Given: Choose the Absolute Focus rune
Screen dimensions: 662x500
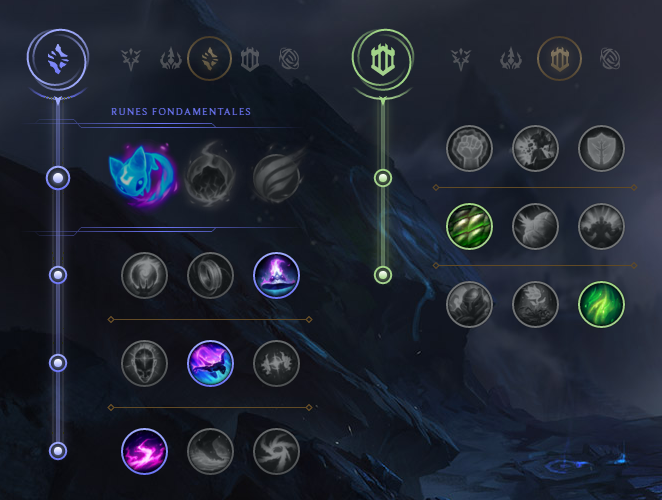Looking at the screenshot, I should [x=276, y=363].
